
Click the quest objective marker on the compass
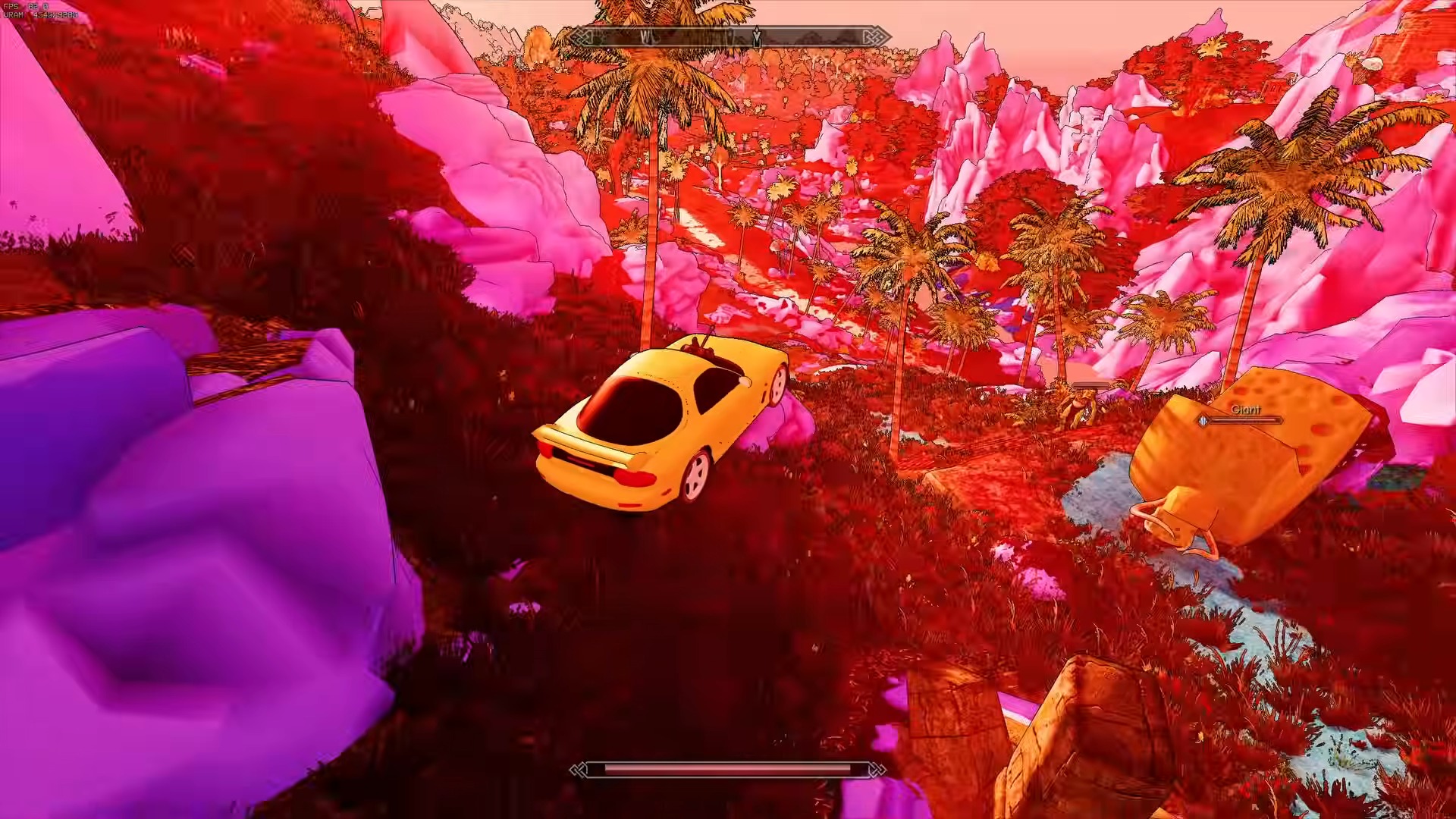point(757,36)
